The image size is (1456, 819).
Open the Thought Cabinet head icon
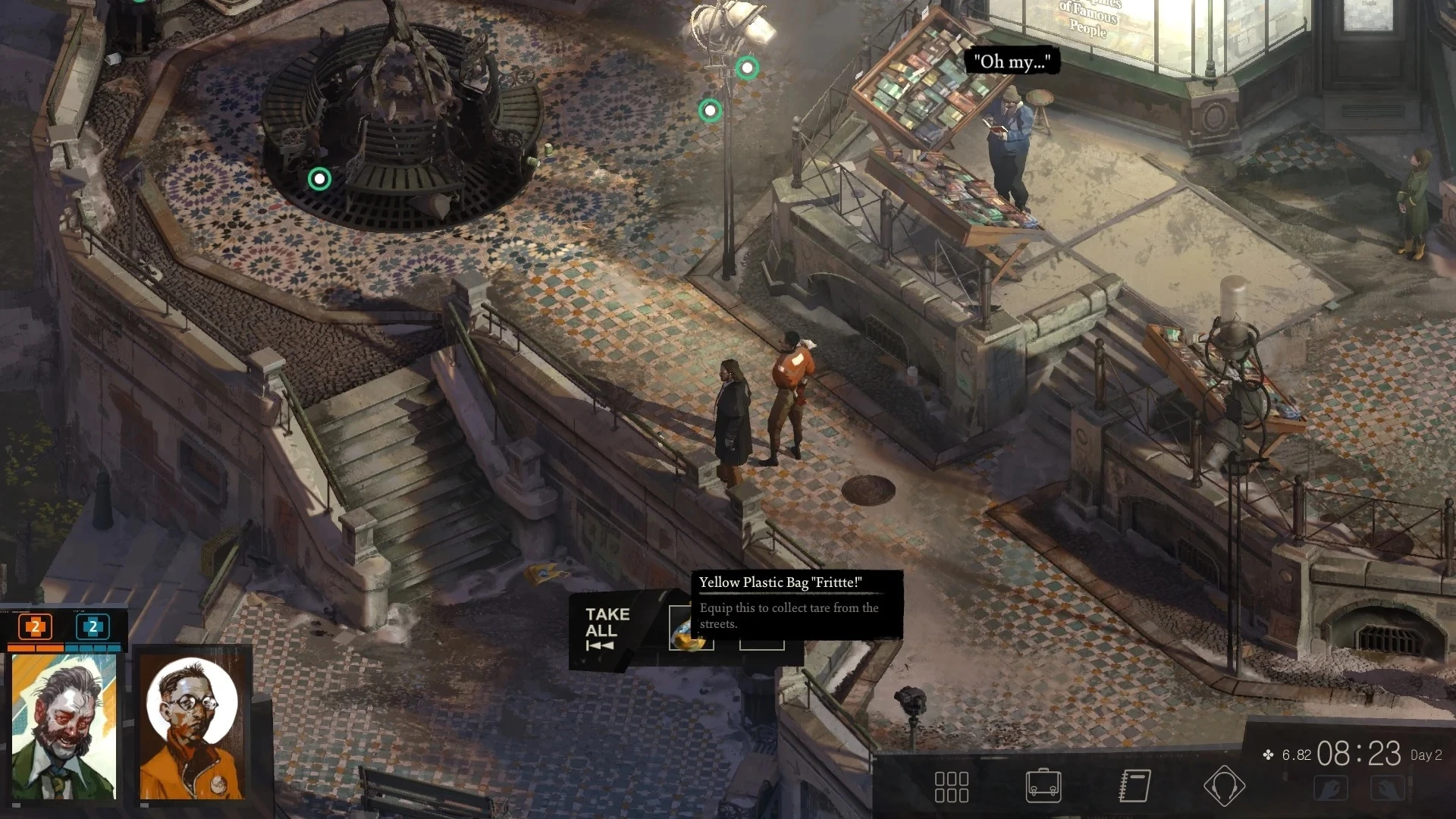1224,786
